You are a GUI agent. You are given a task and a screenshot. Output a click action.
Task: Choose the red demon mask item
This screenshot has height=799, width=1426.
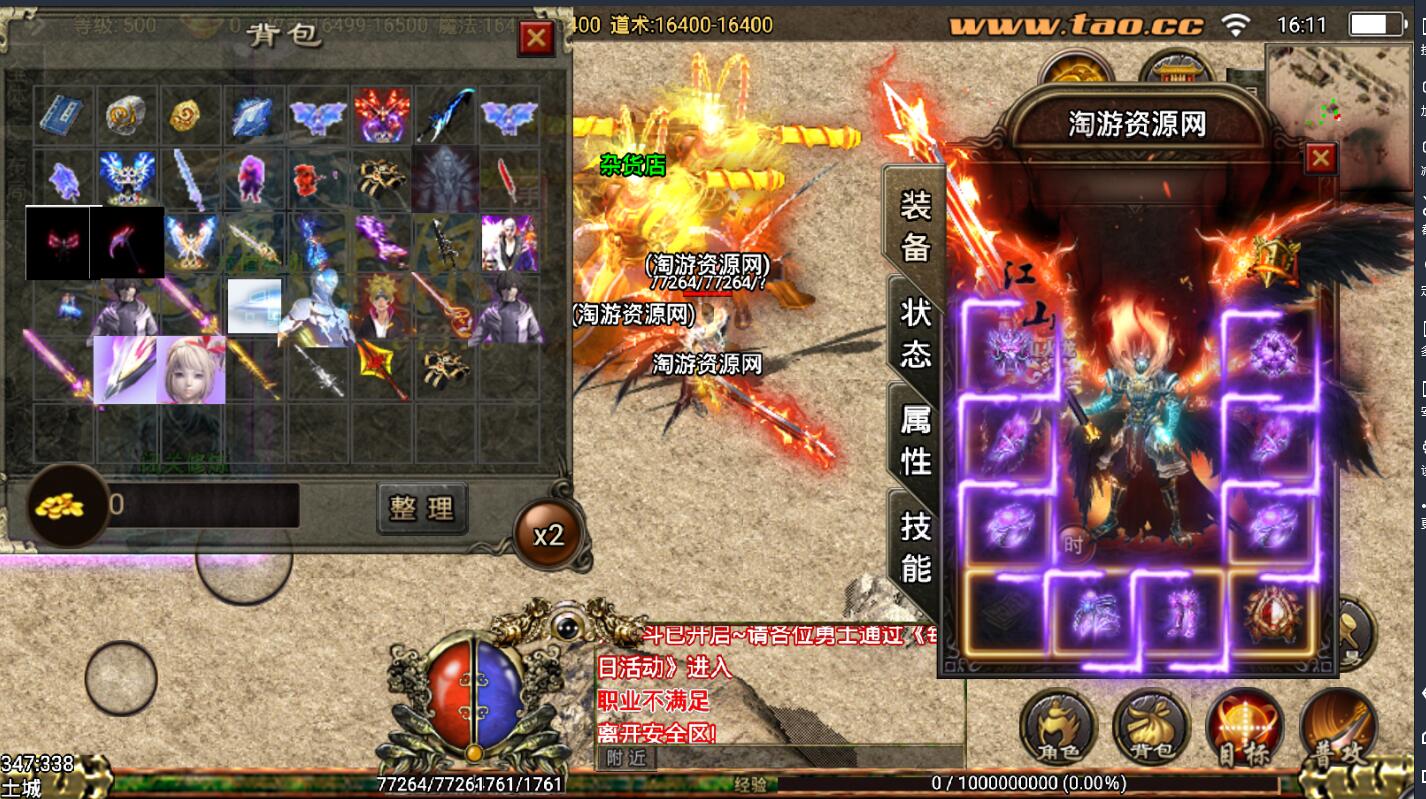coord(381,116)
